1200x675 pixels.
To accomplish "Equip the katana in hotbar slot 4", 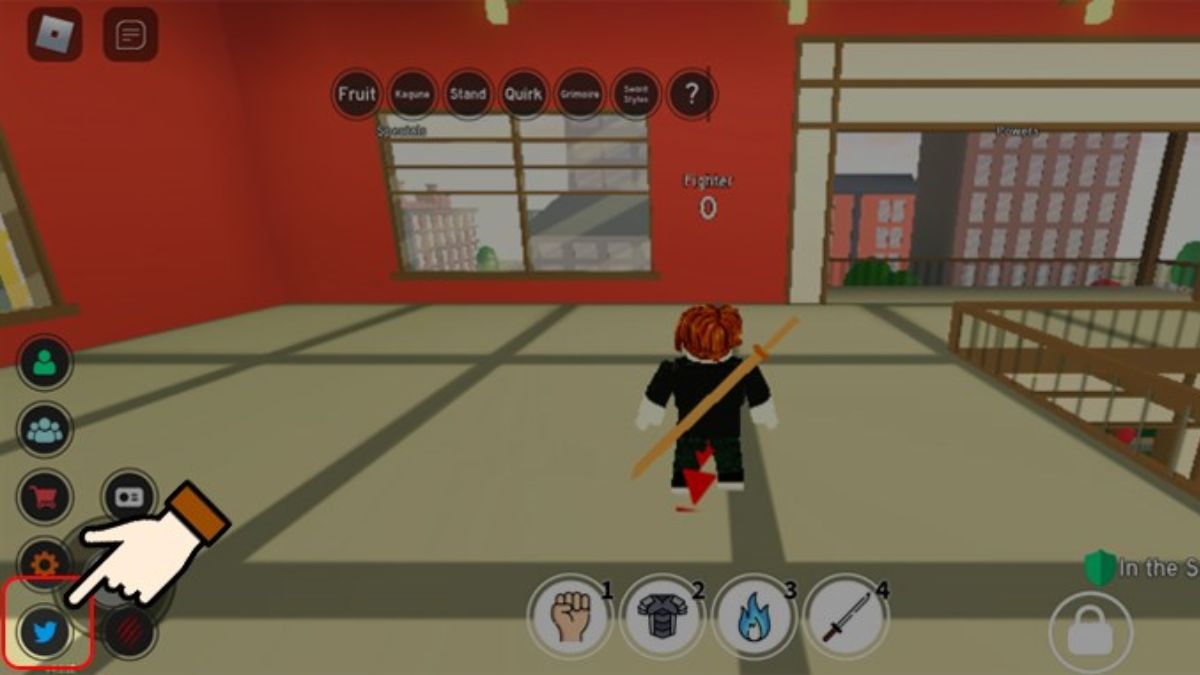I will pos(844,615).
